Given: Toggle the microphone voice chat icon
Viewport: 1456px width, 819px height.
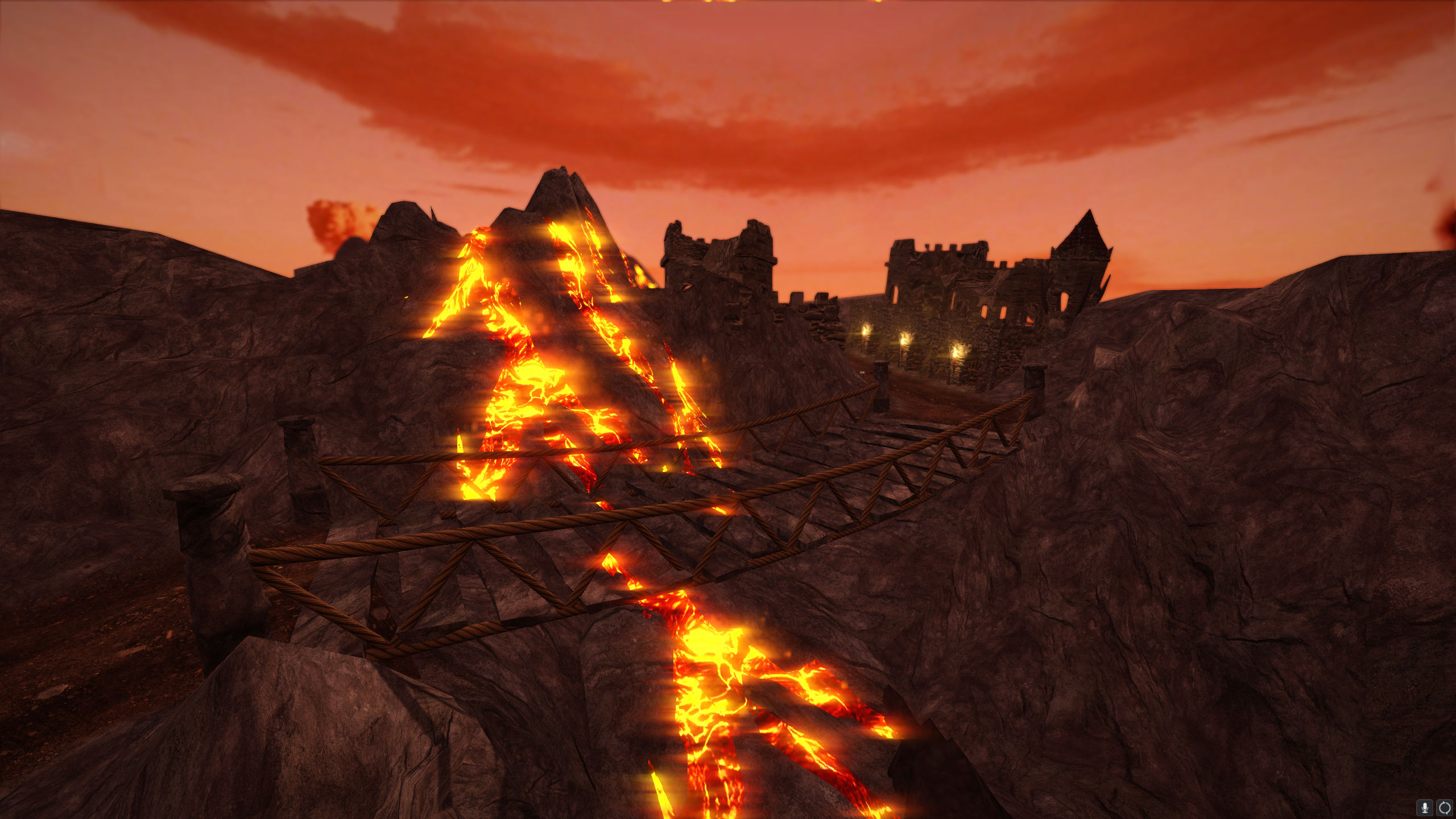Looking at the screenshot, I should coord(1425,807).
